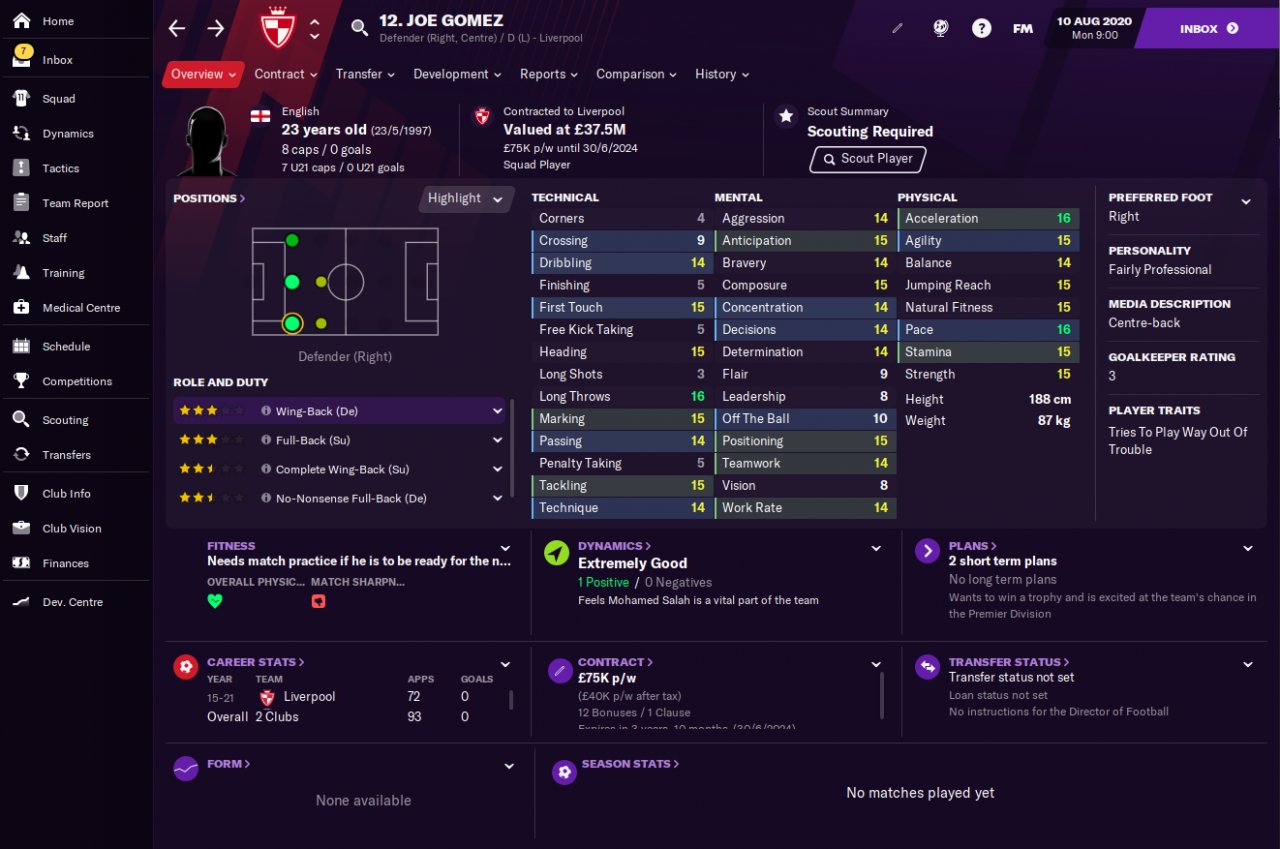Switch to the Contract tab
Screen dimensions: 1280x849
pyautogui.click(x=285, y=74)
